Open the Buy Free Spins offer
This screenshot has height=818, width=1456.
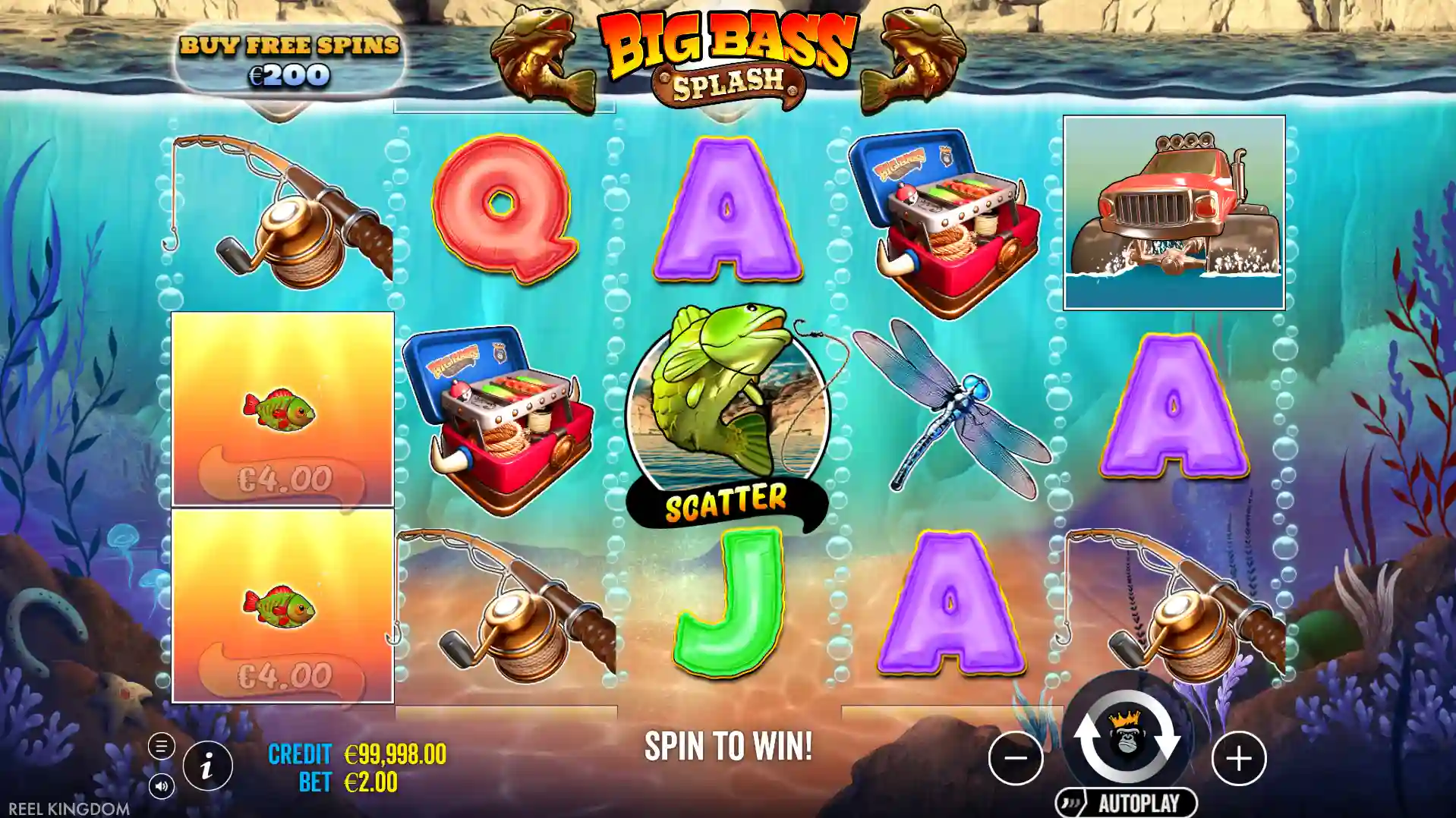click(x=289, y=60)
